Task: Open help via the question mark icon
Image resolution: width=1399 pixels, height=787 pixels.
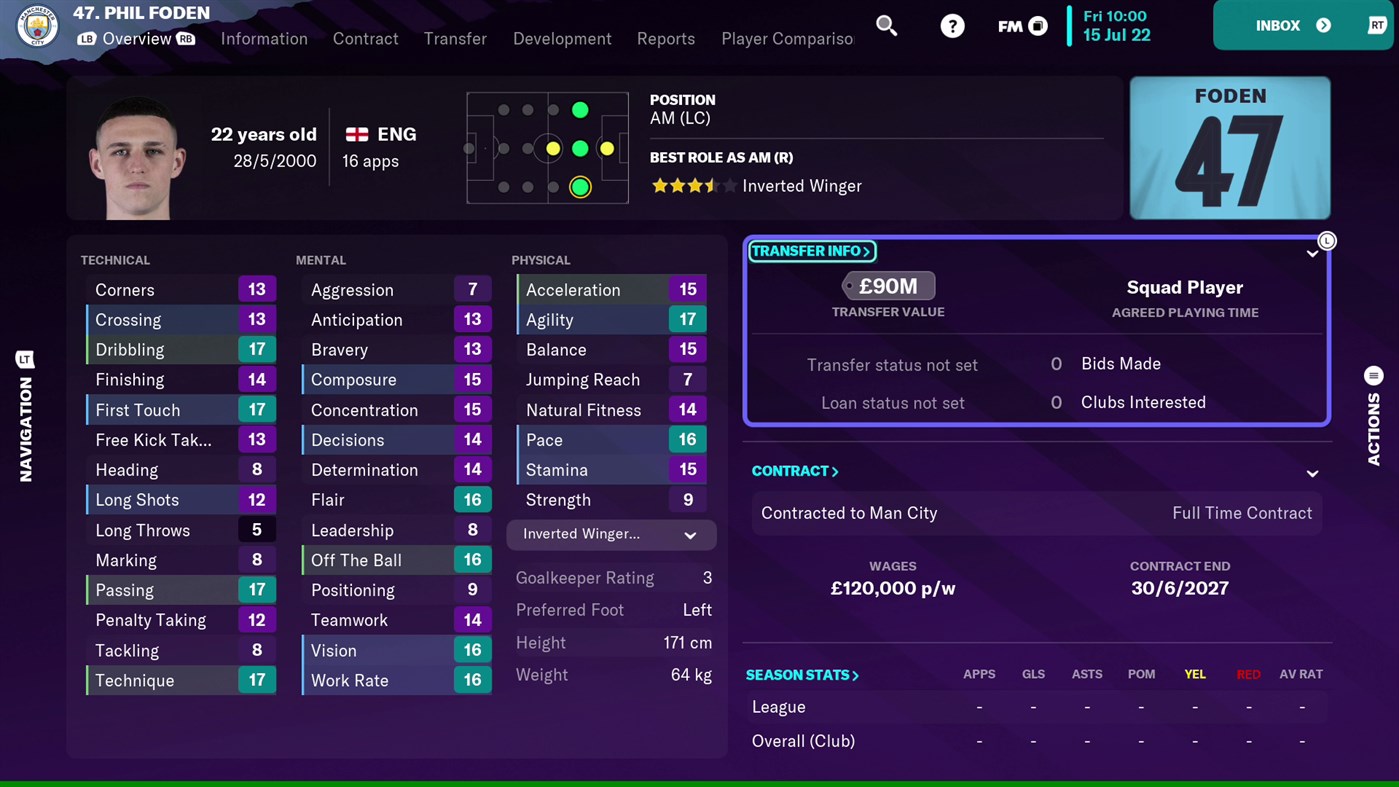Action: tap(951, 26)
